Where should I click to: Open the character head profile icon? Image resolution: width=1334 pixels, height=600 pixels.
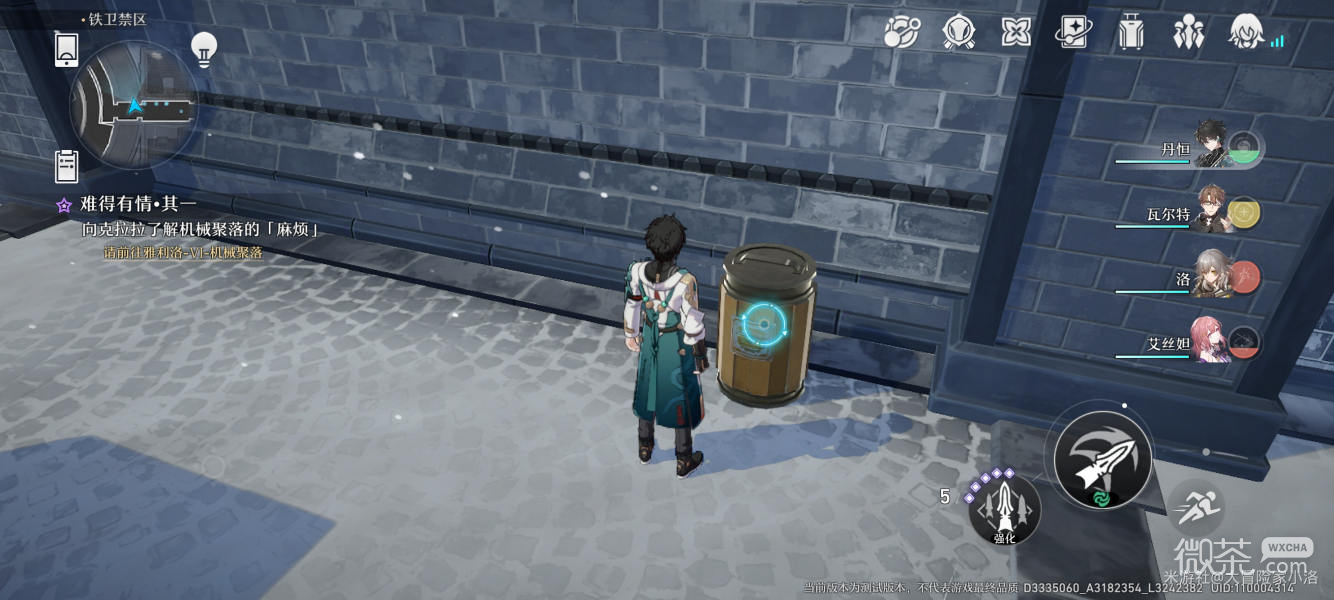click(x=1246, y=32)
